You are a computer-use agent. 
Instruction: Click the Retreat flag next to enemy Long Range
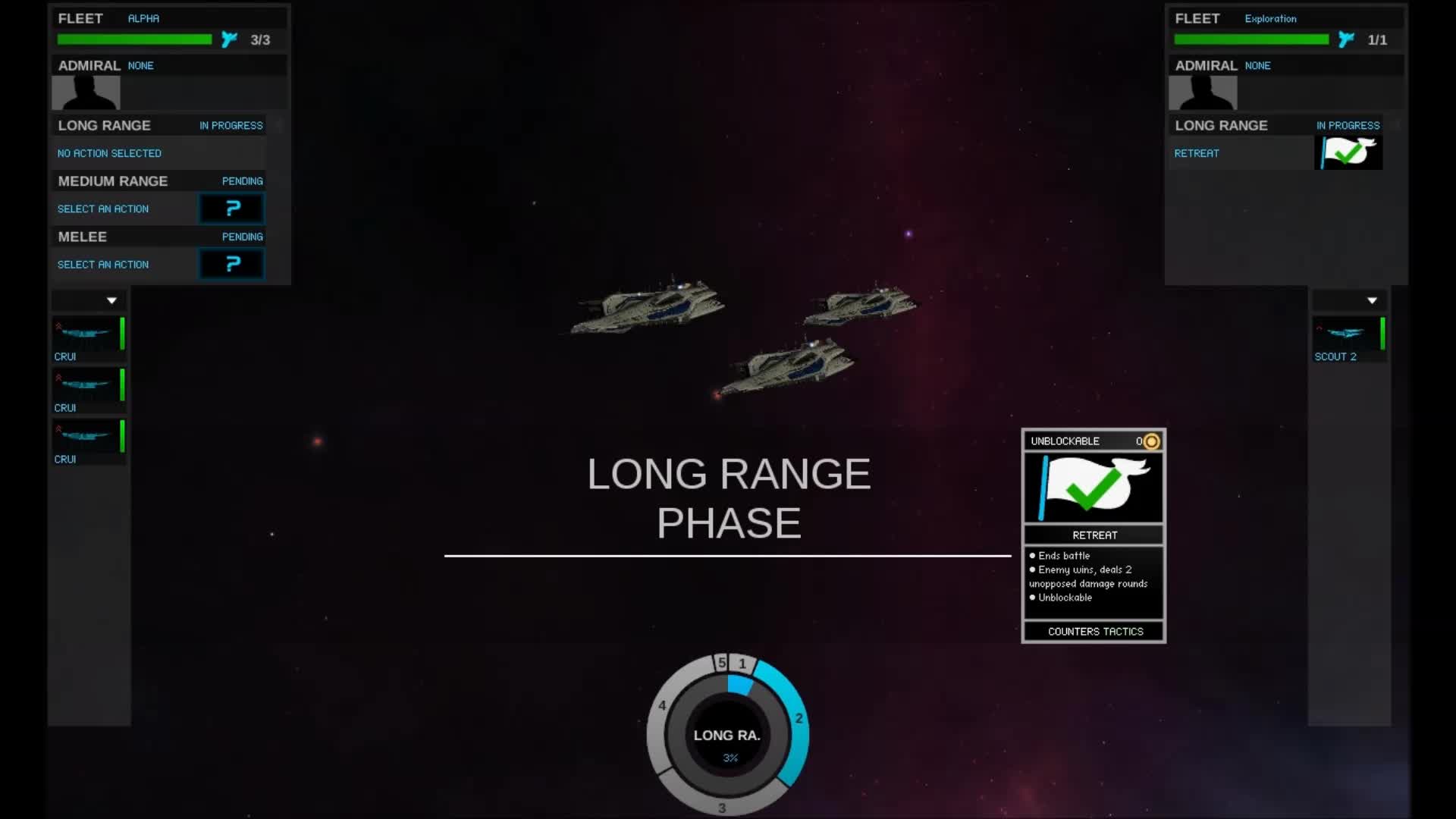point(1348,152)
